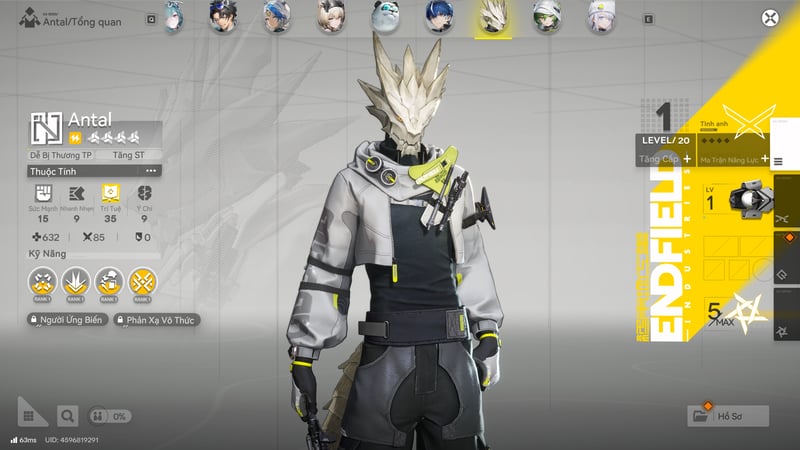This screenshot has width=800, height=450.
Task: Open the 5 MAX star potential panel
Action: tap(735, 312)
